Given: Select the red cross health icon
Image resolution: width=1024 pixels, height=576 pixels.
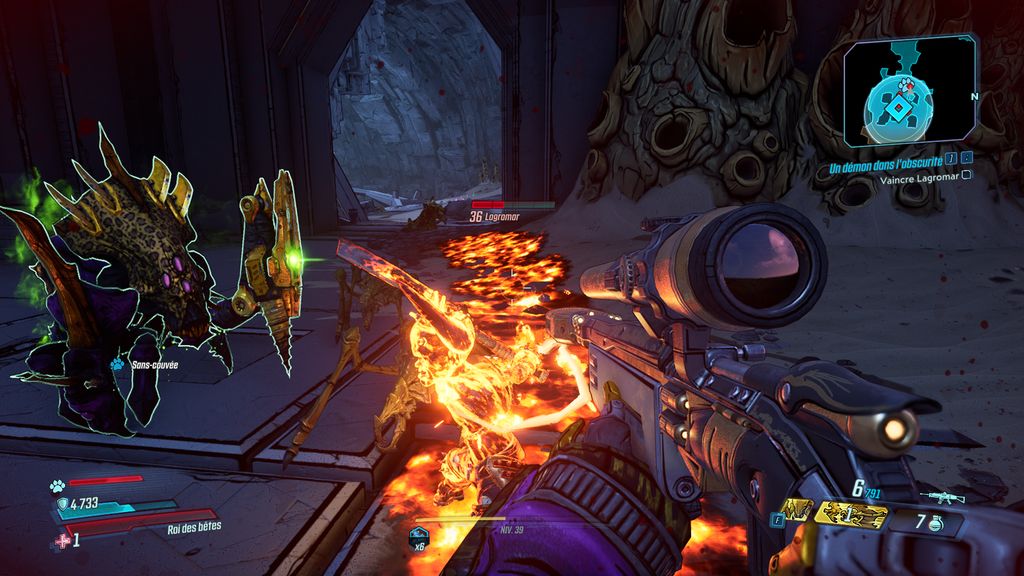Looking at the screenshot, I should tap(63, 540).
